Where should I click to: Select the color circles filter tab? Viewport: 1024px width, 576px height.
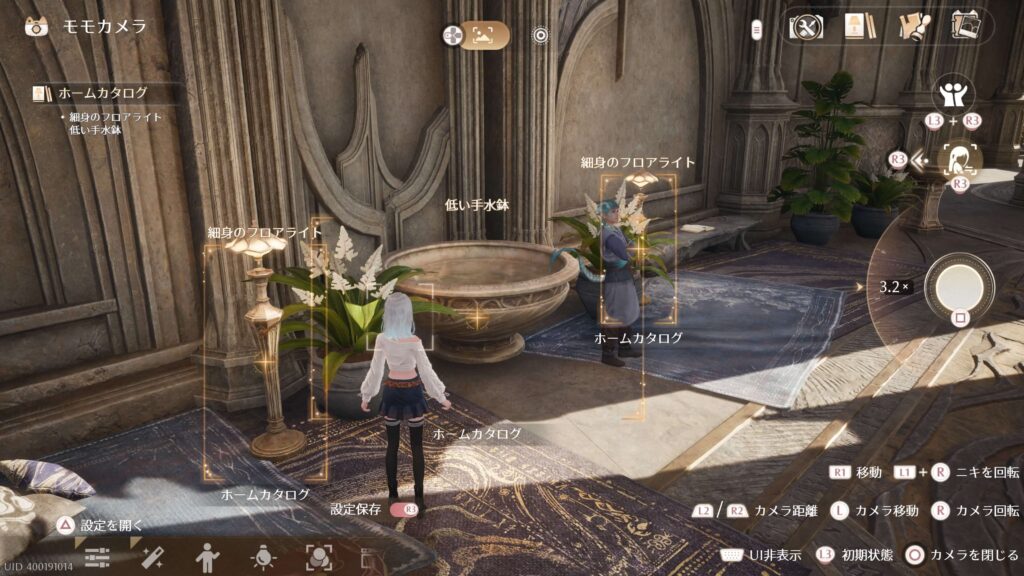pos(318,557)
